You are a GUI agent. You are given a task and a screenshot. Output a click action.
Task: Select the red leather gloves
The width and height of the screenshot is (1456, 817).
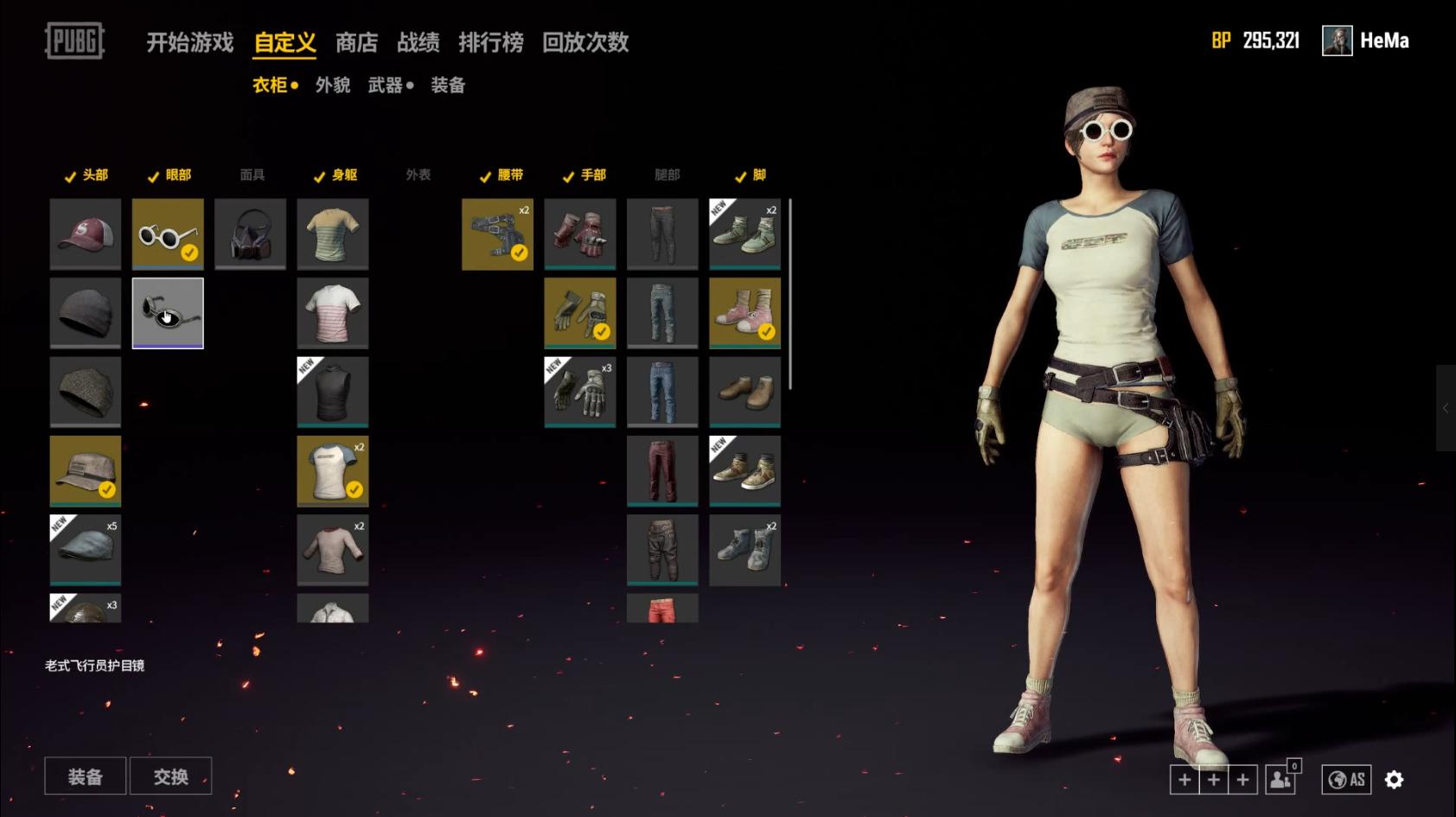(580, 233)
